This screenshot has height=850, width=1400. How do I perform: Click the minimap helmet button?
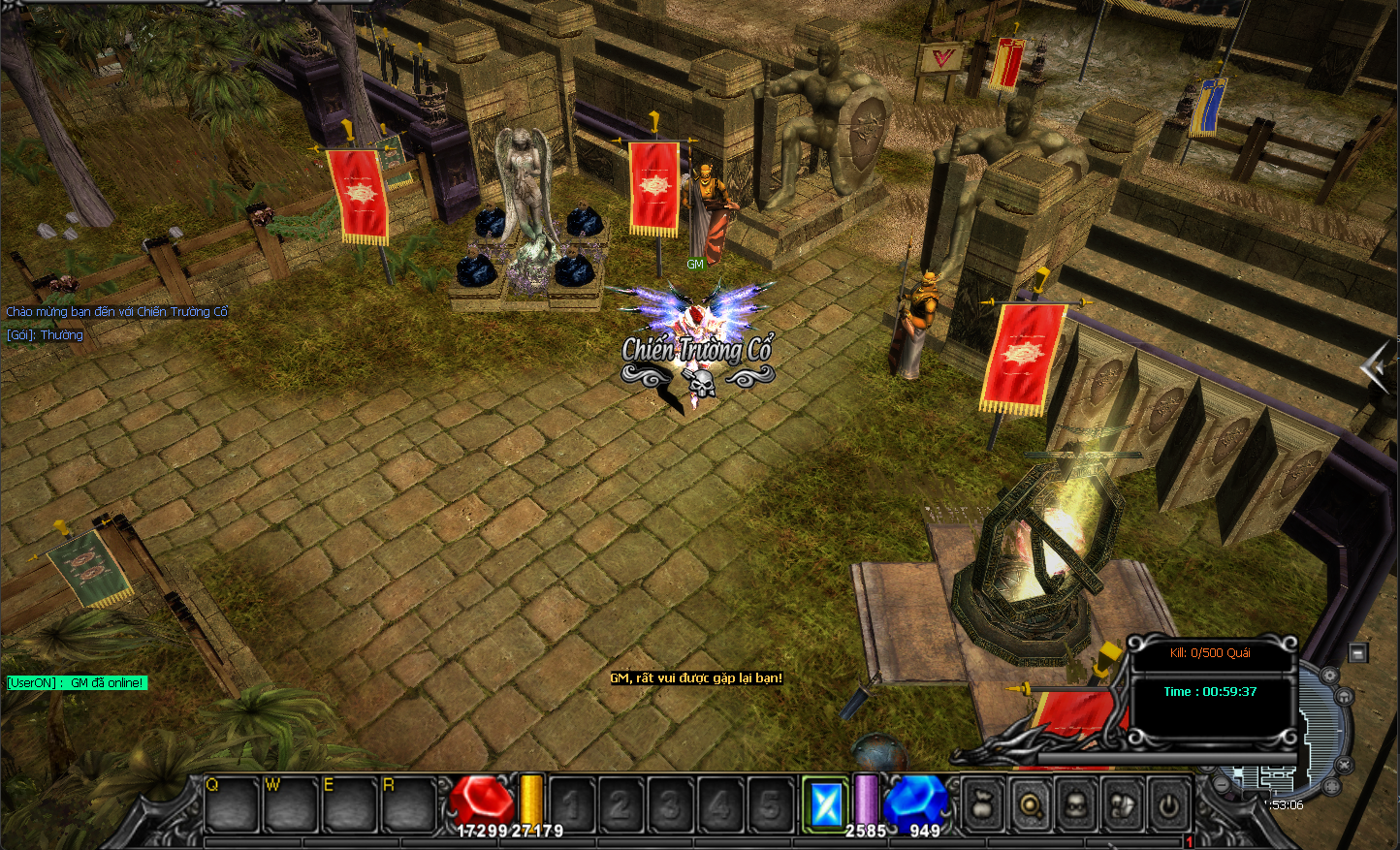(x=1346, y=696)
